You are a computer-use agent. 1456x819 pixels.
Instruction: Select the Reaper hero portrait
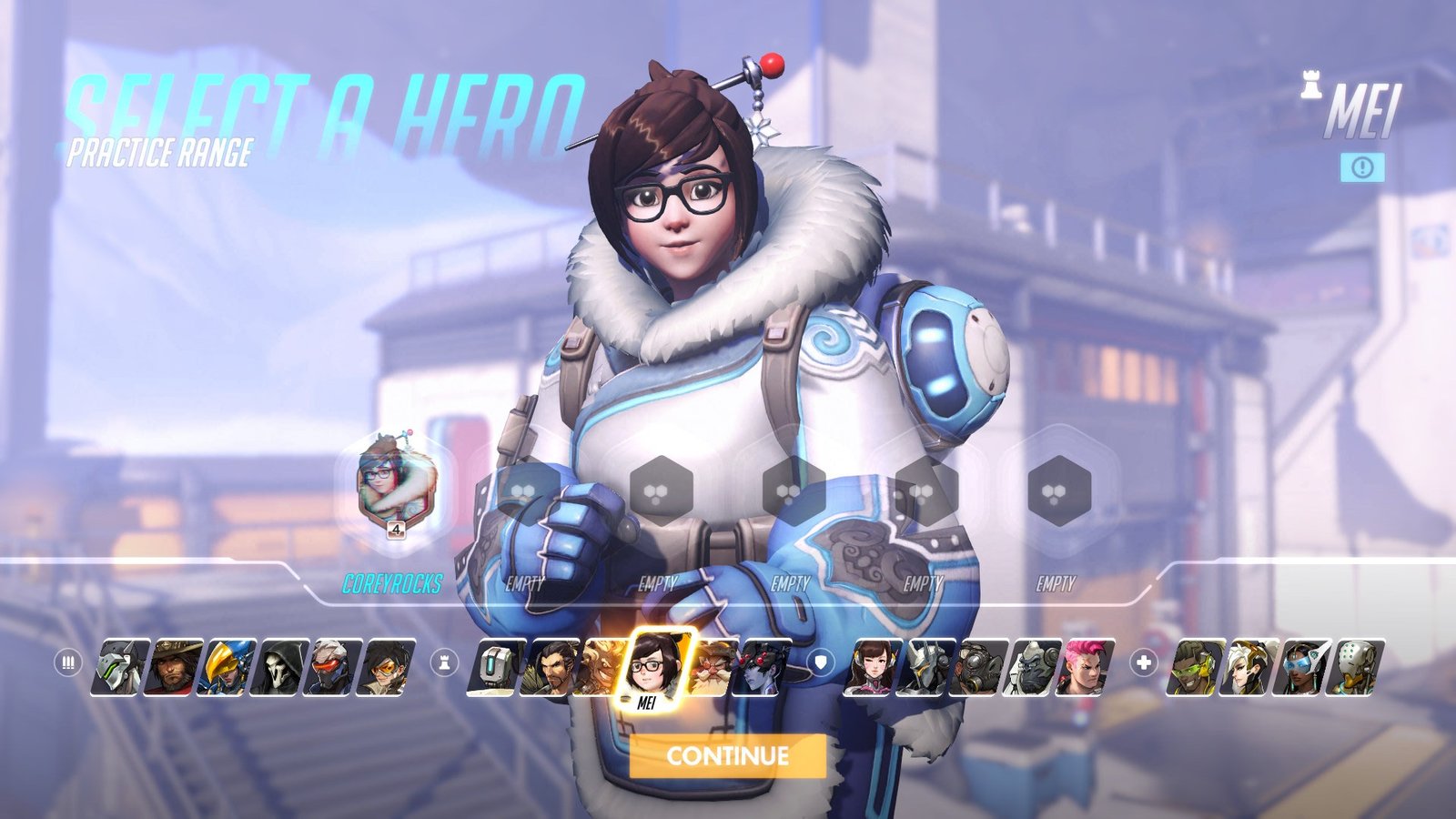(281, 667)
